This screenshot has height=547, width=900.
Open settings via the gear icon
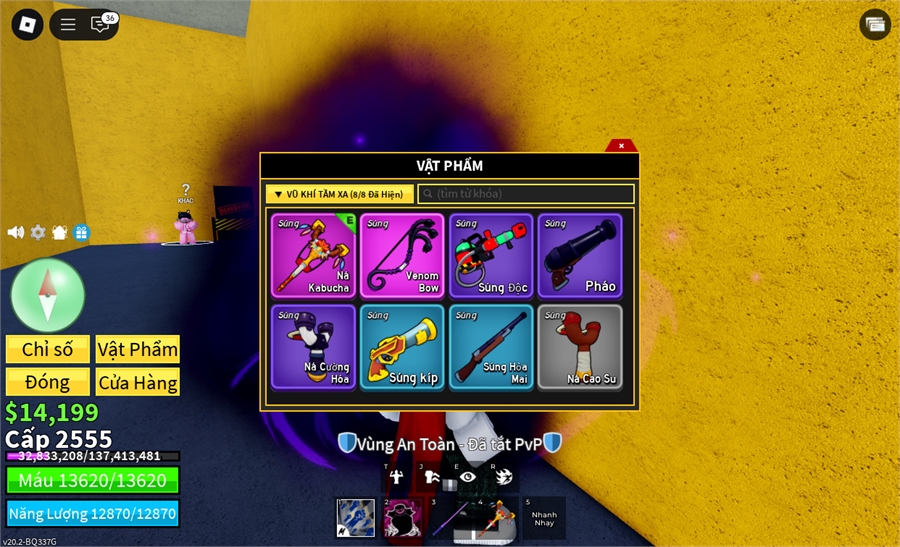point(38,232)
